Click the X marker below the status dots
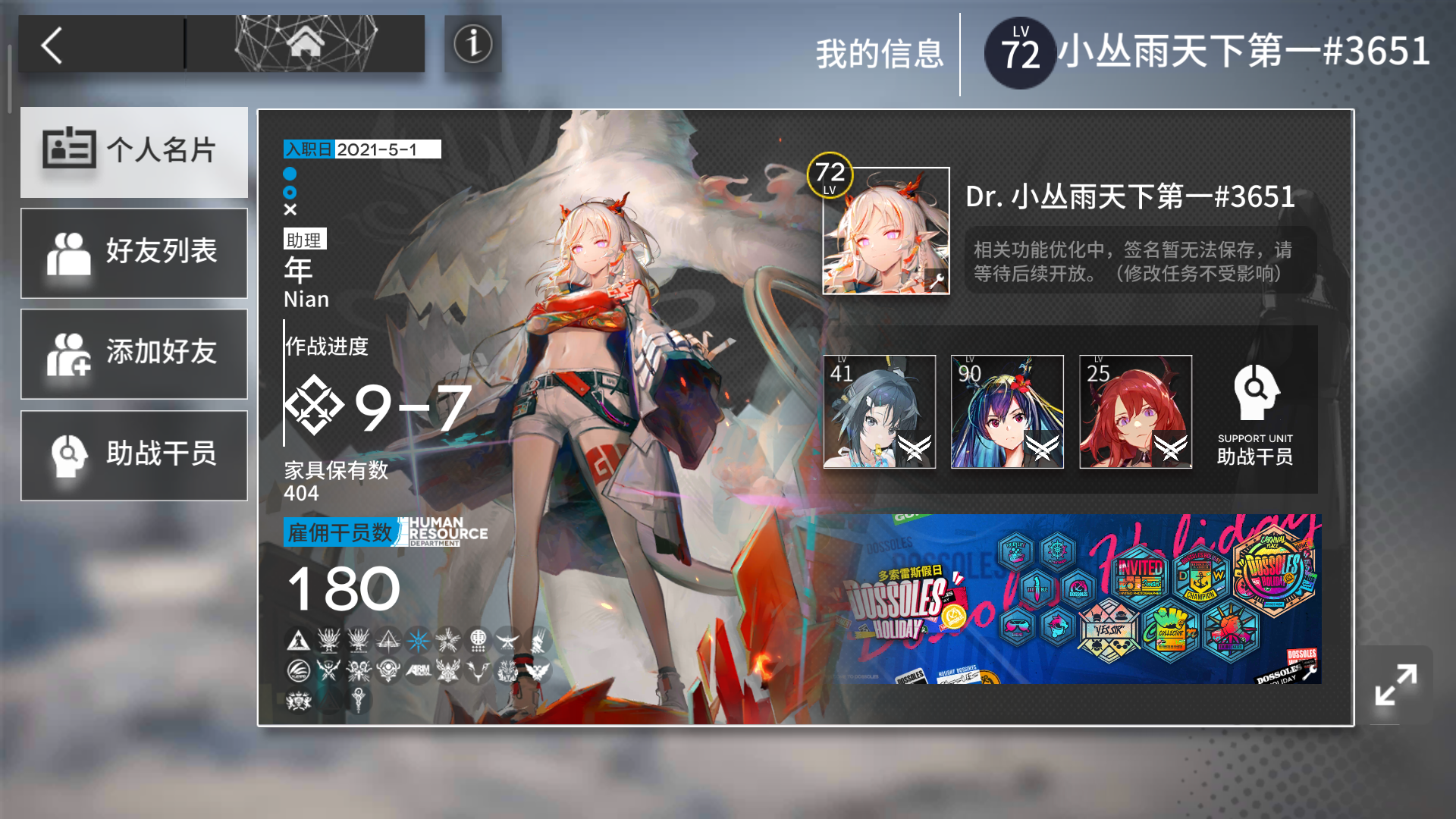 pos(290,211)
